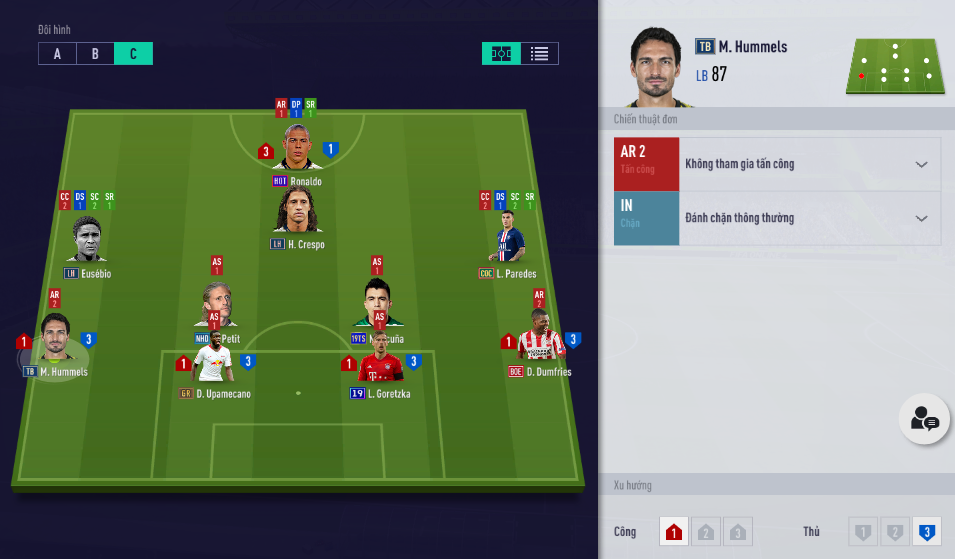Set attack tendency to level 3
Screen dimensions: 955x559
tap(738, 532)
